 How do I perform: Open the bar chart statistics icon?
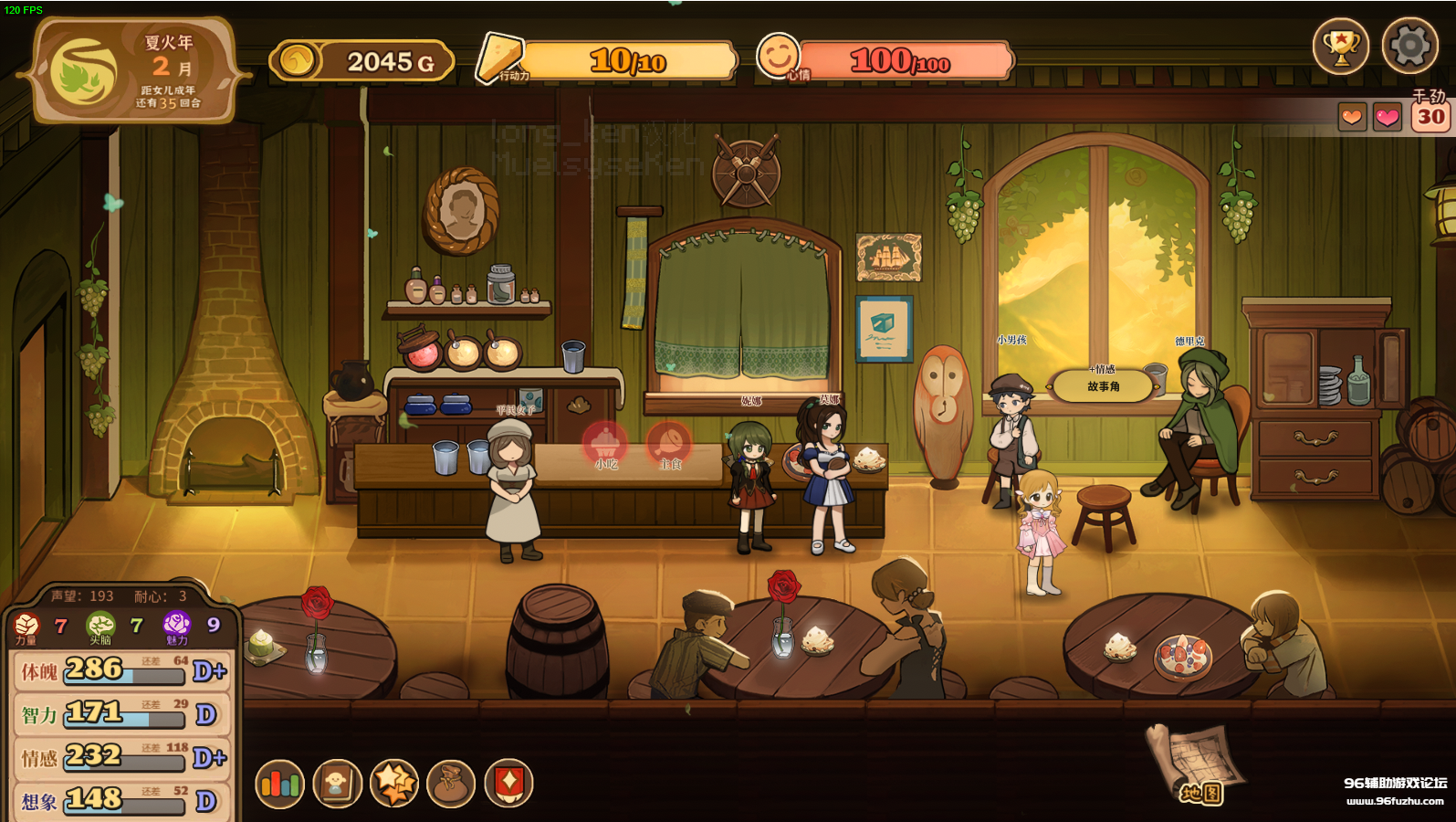tap(279, 784)
